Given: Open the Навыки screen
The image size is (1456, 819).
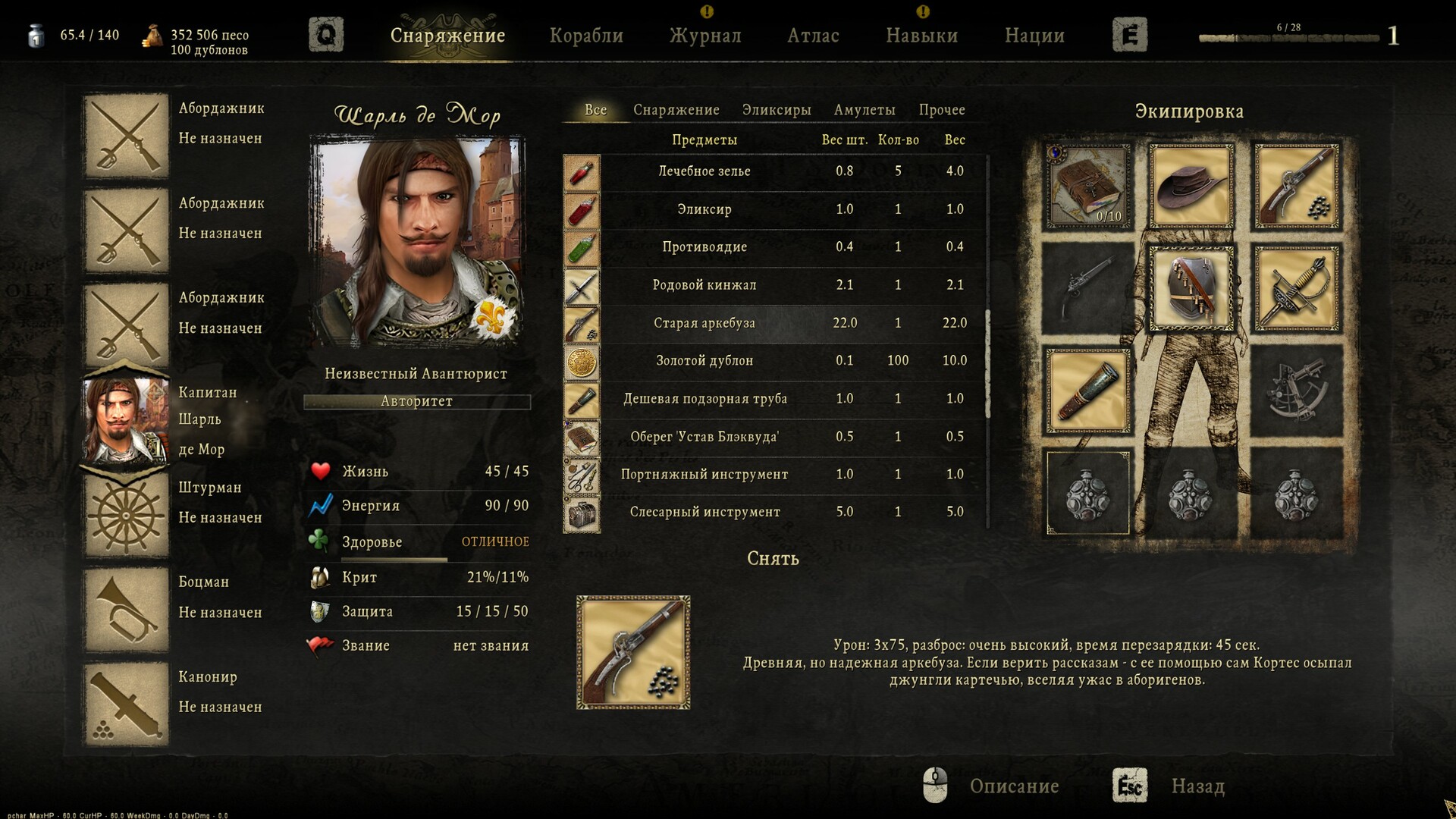Looking at the screenshot, I should point(921,35).
